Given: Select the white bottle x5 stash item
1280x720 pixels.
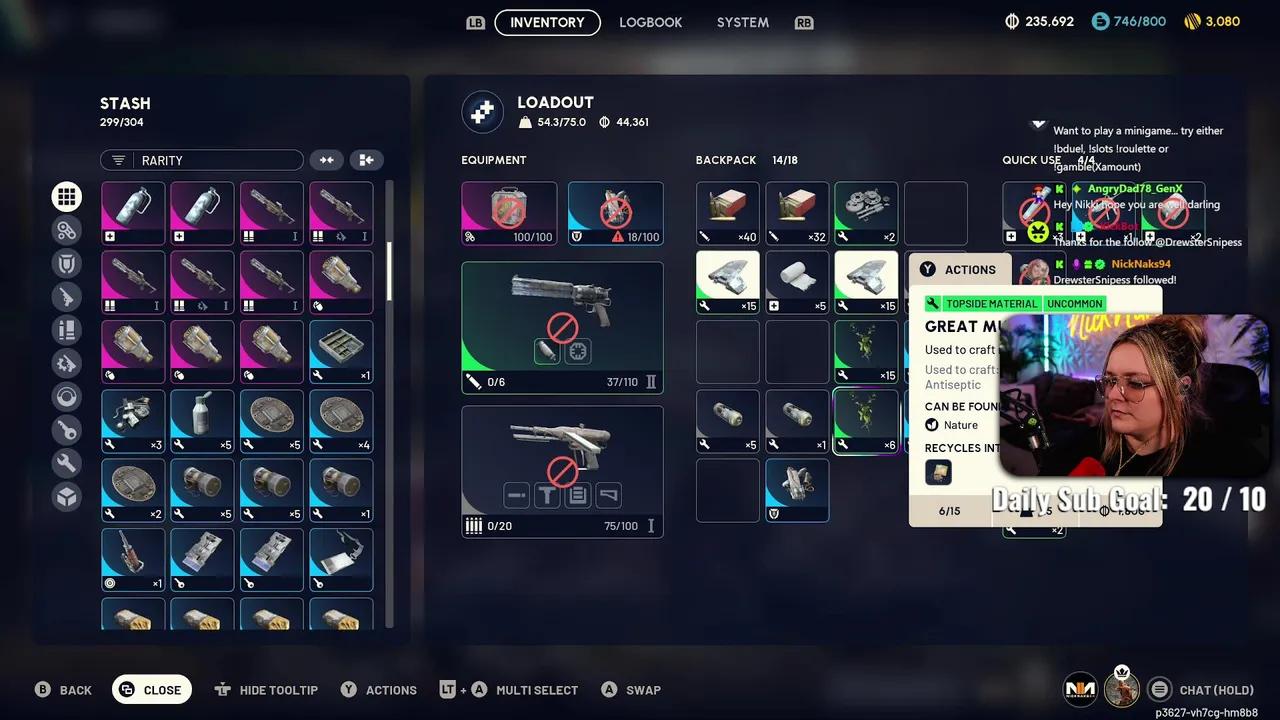Looking at the screenshot, I should point(202,421).
